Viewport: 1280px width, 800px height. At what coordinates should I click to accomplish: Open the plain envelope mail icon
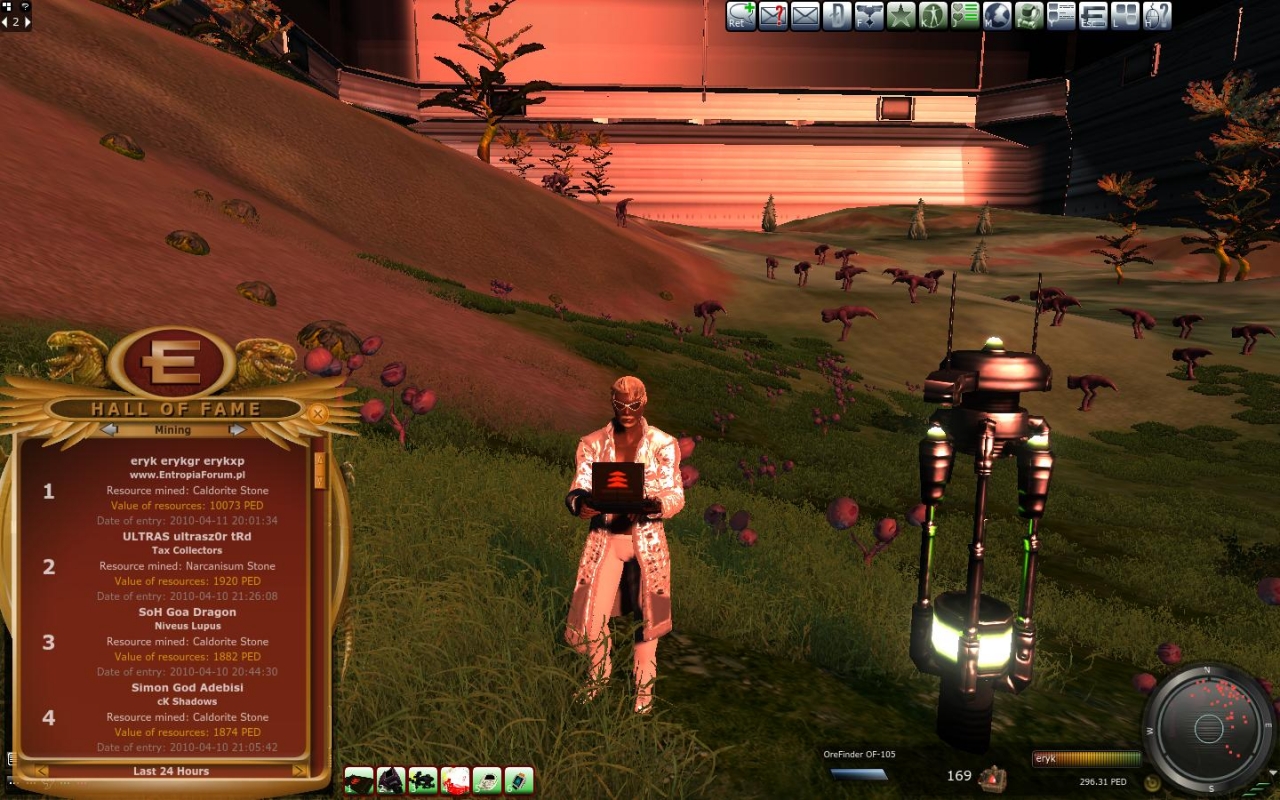click(805, 16)
